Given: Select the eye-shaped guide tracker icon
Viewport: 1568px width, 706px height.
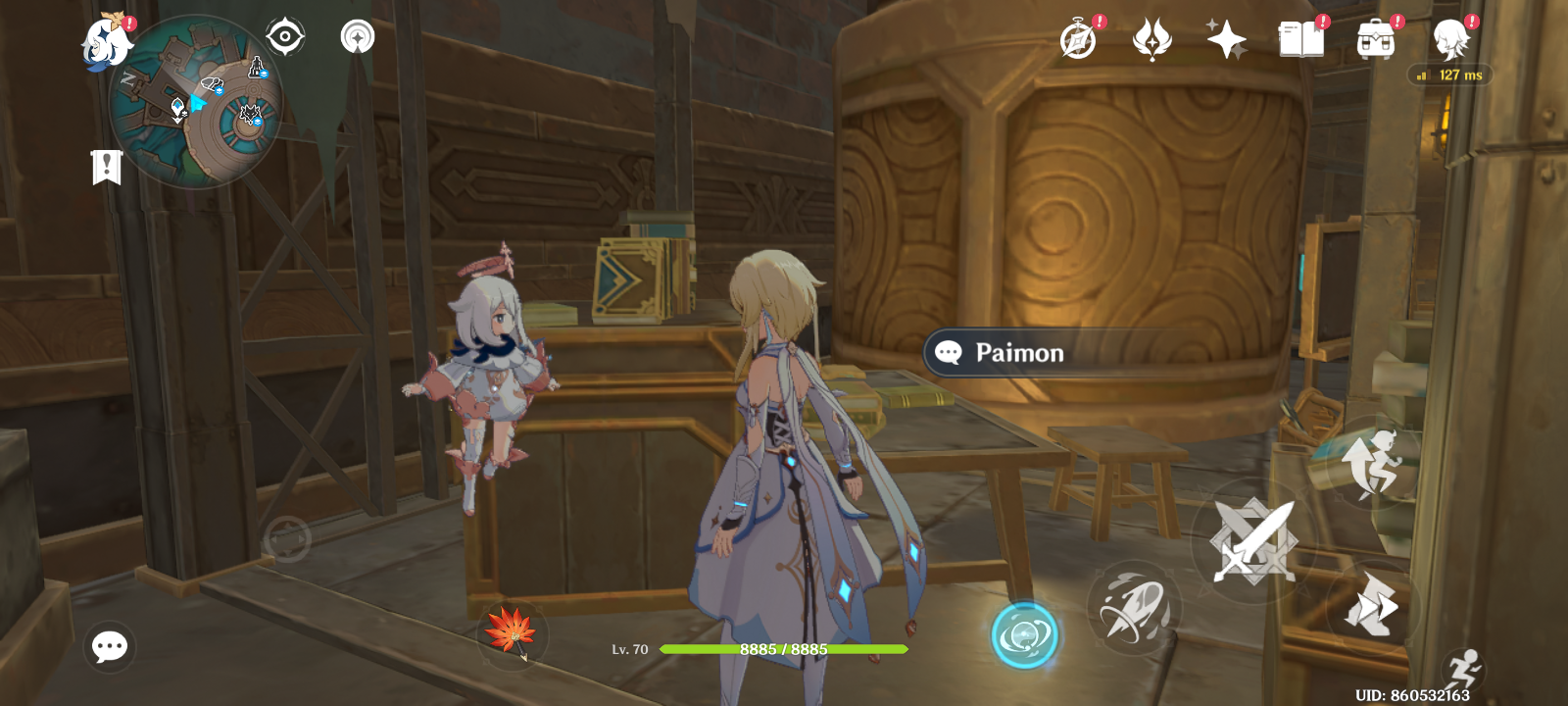Looking at the screenshot, I should click(x=283, y=35).
